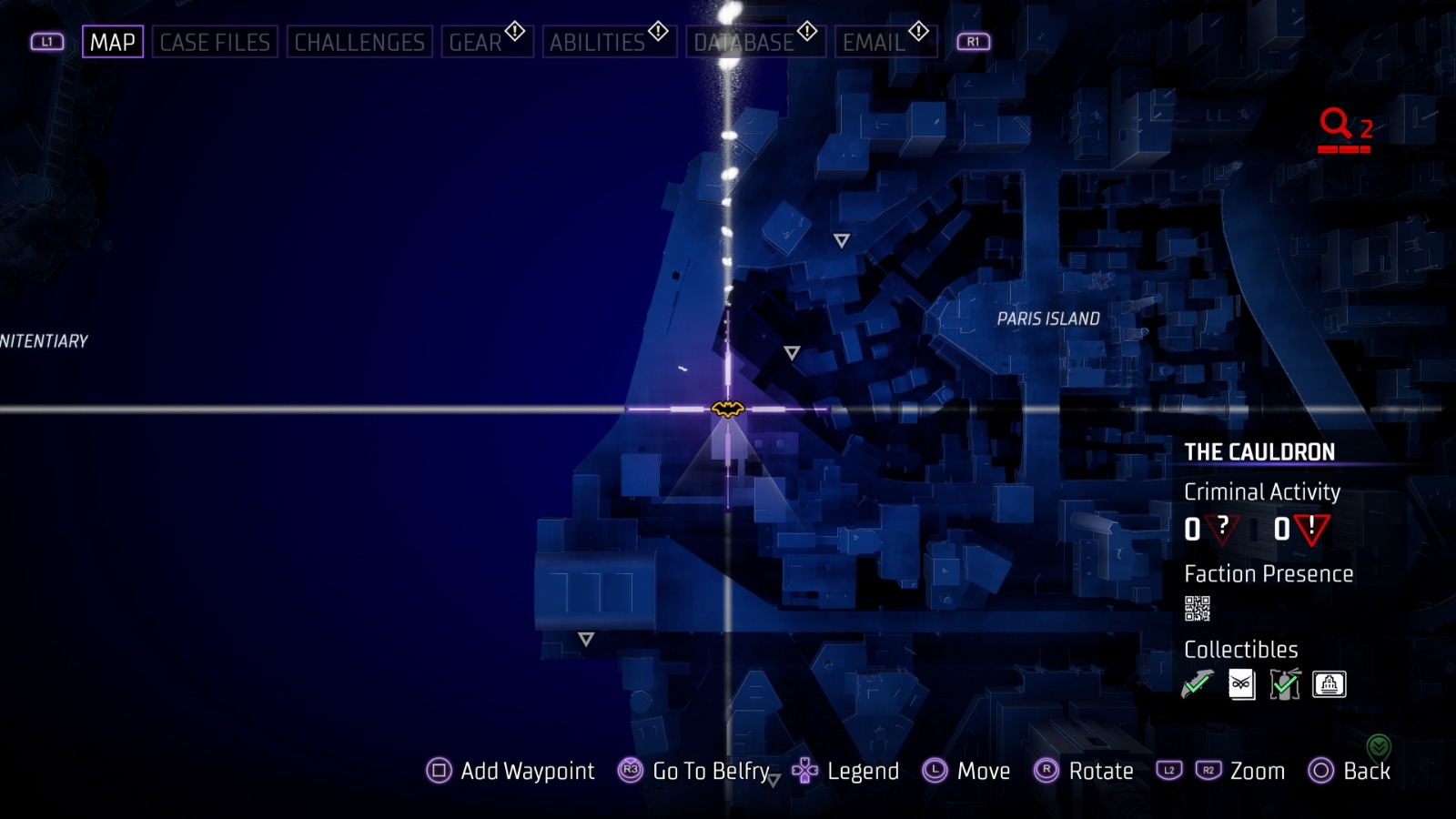The image size is (1456, 819).
Task: Click the owl notebook collectible icon
Action: pyautogui.click(x=1241, y=684)
